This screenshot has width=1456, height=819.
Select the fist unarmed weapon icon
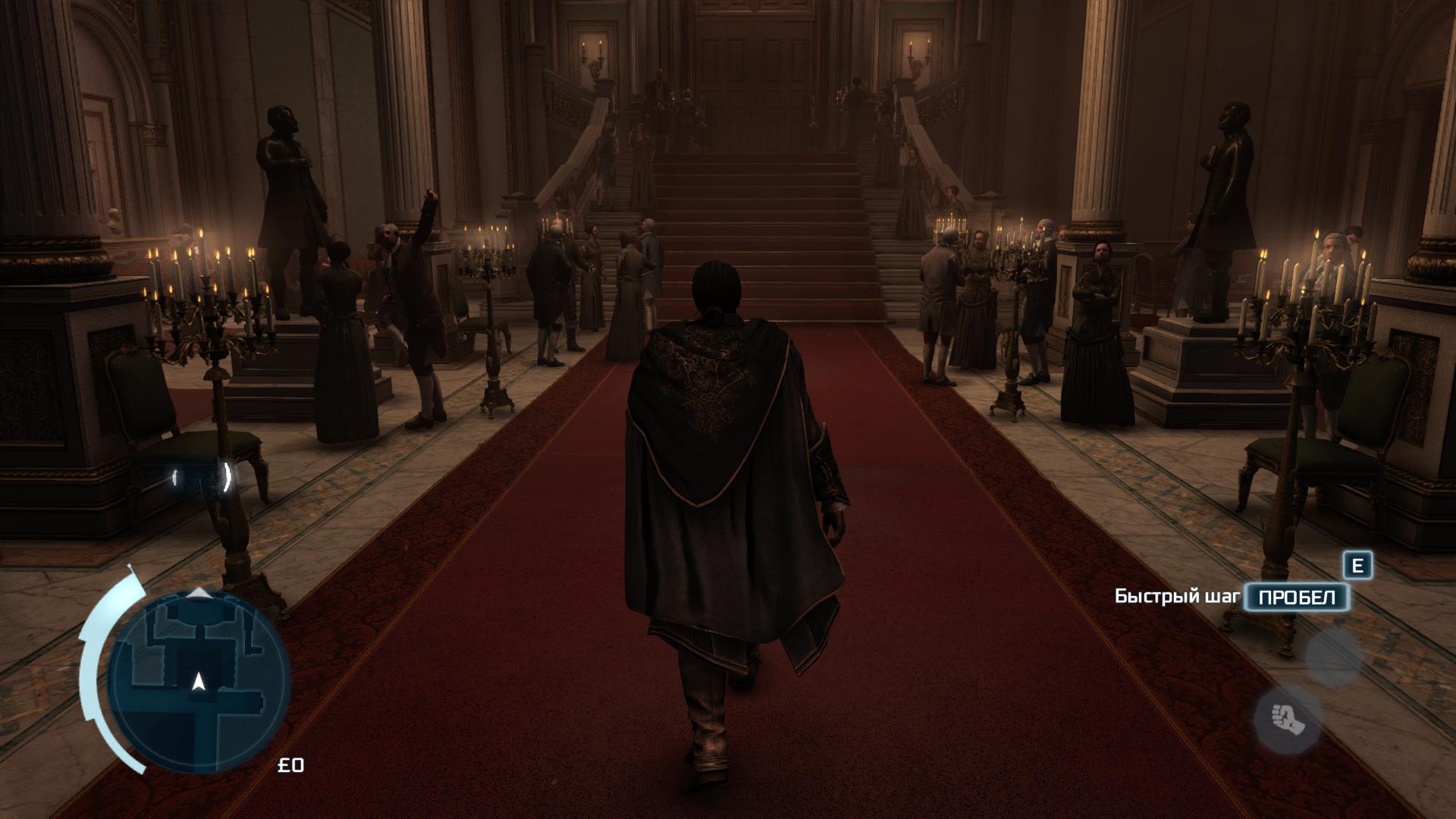click(1287, 719)
